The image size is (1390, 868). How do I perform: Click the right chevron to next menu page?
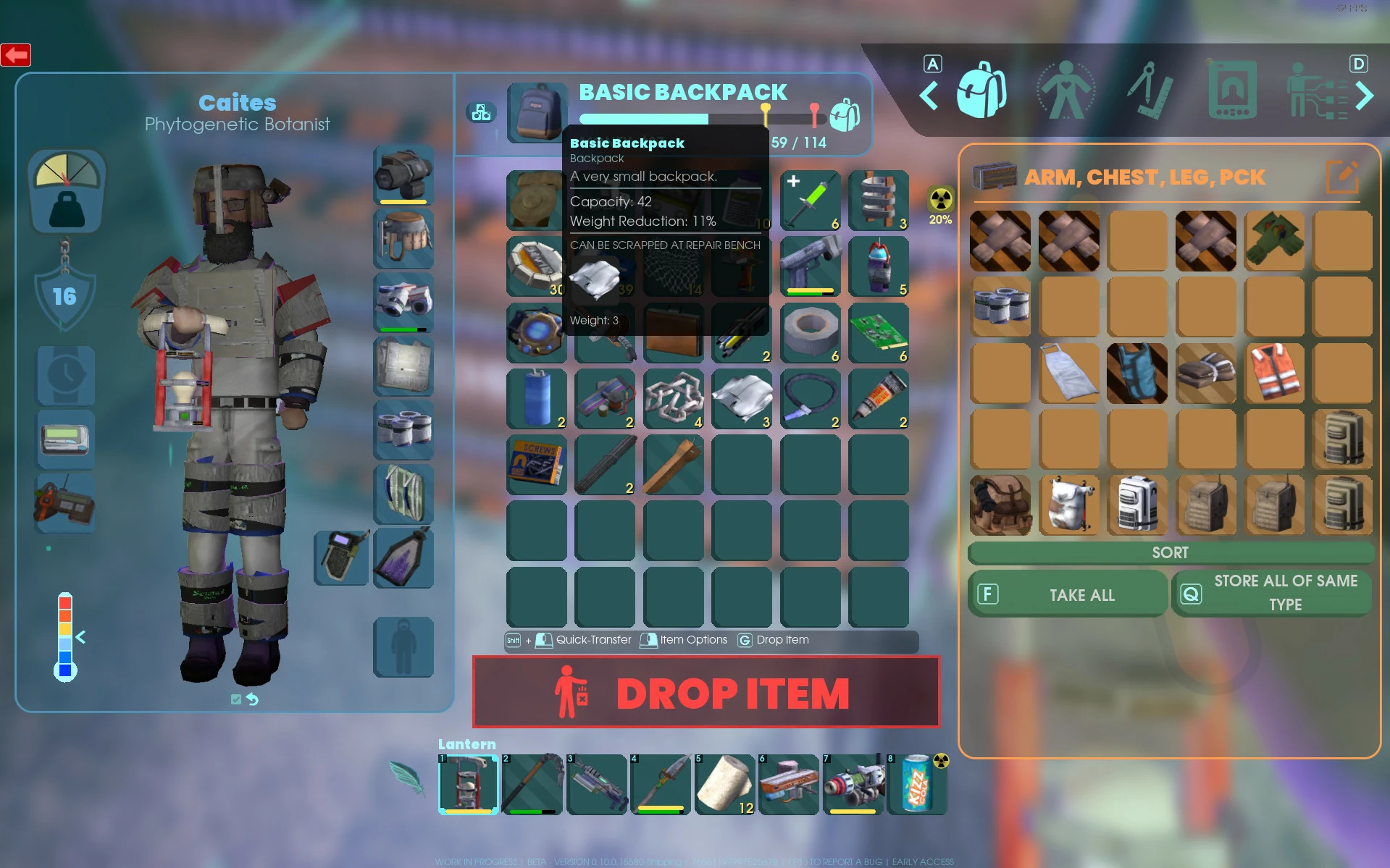point(1365,95)
